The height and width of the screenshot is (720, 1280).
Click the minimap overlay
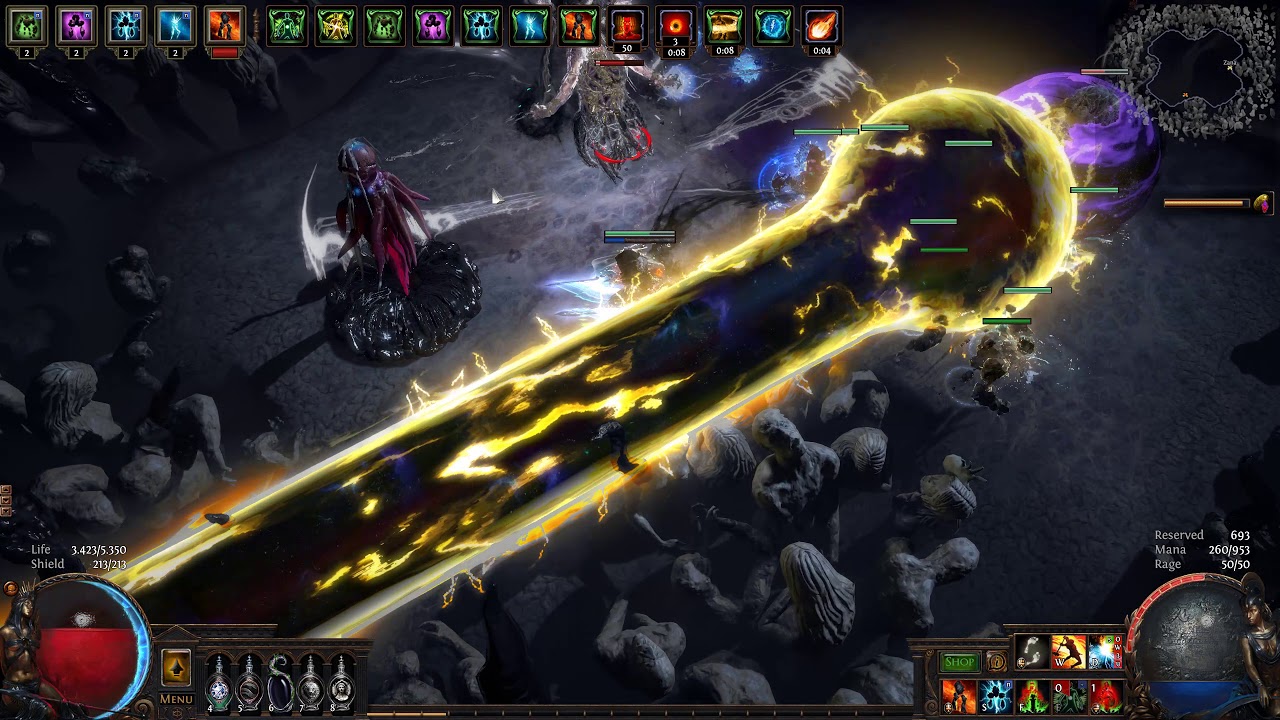(1190, 72)
